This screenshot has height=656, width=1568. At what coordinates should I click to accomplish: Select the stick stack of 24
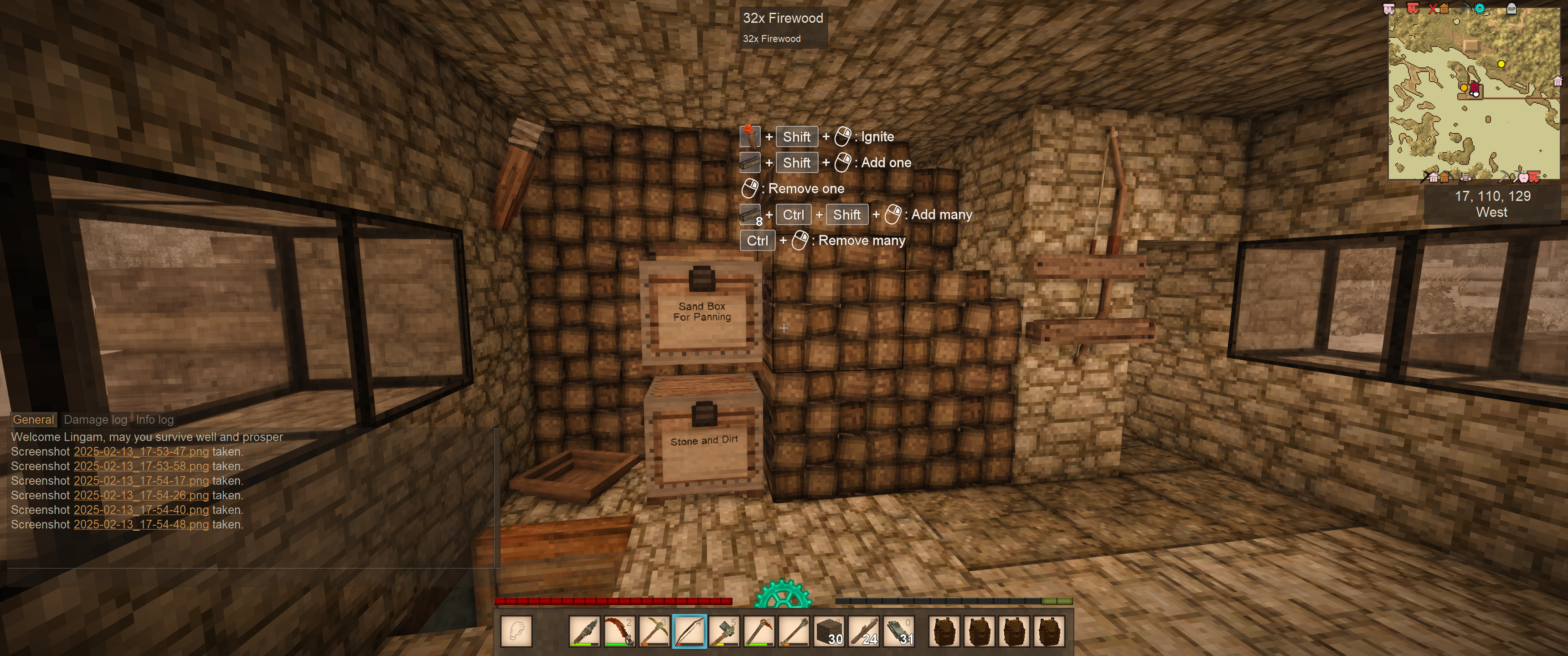pyautogui.click(x=864, y=631)
